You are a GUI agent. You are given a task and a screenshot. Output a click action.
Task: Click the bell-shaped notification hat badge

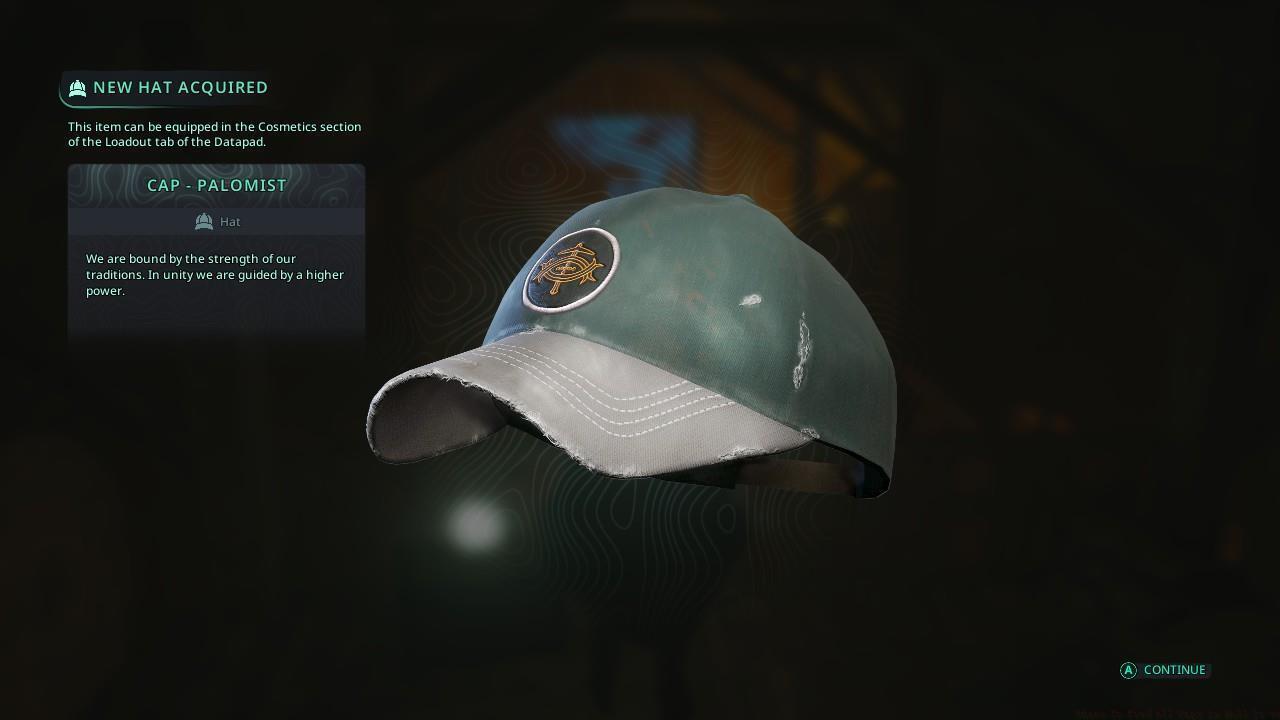click(x=77, y=88)
